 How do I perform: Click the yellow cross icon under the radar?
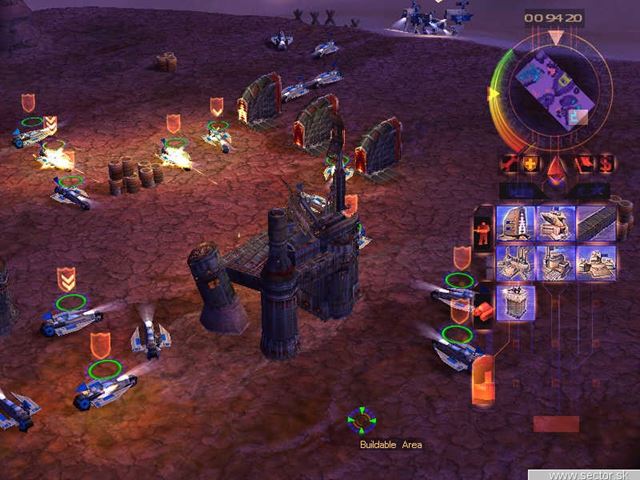[x=528, y=163]
